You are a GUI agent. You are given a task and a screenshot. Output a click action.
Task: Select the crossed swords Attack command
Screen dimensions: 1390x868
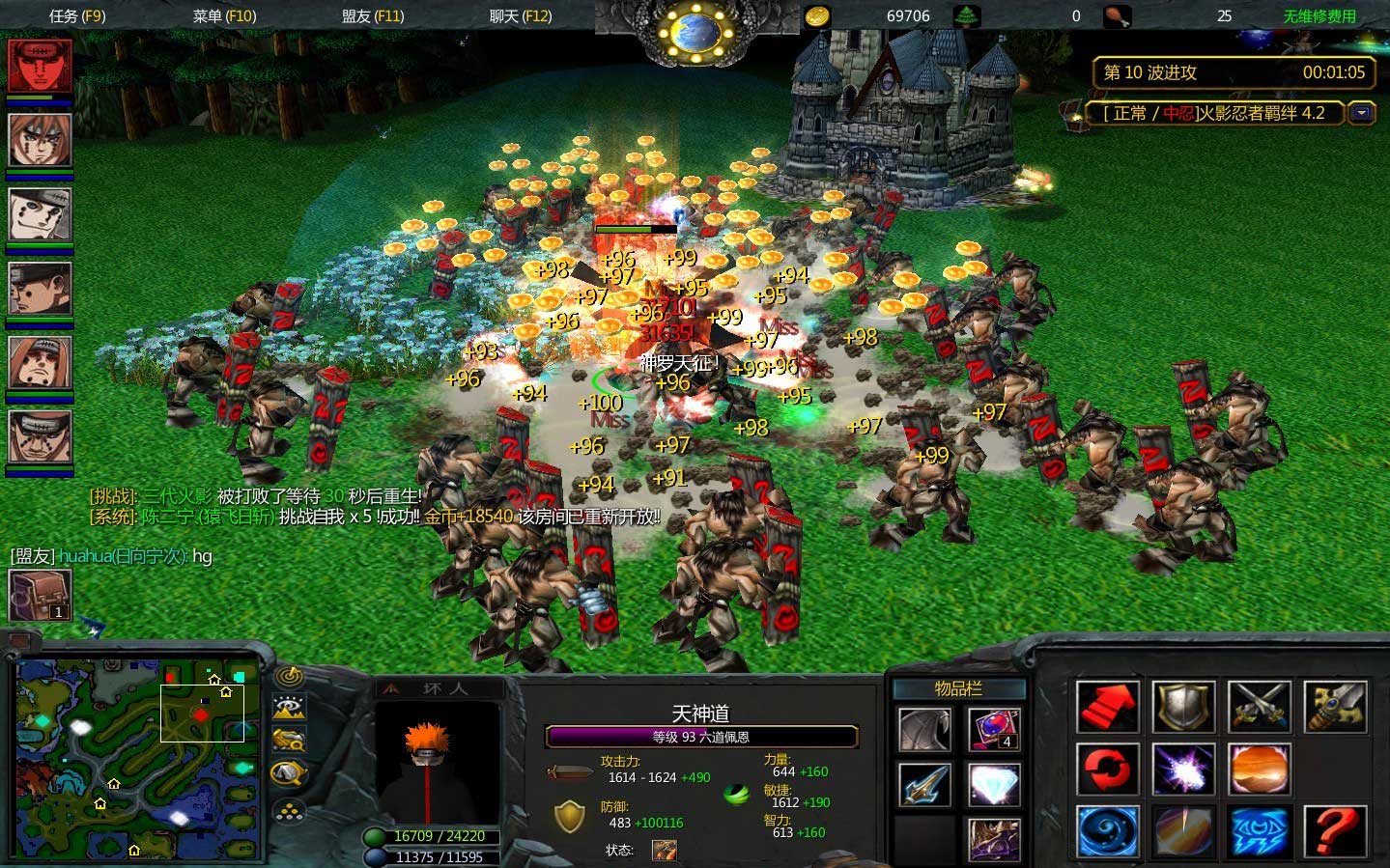[1260, 708]
